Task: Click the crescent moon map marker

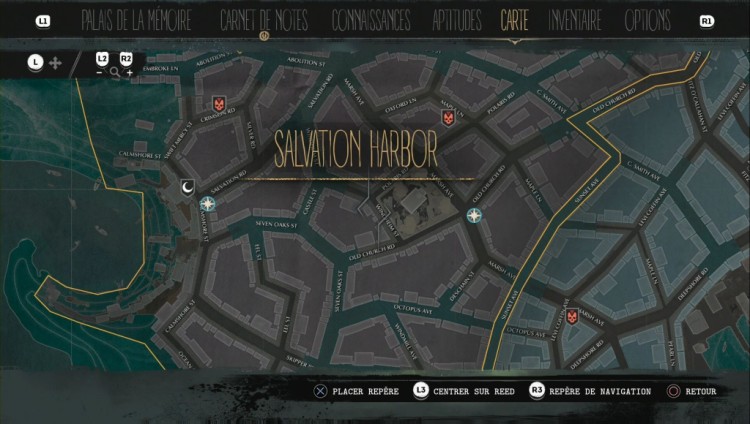Action: coord(189,186)
